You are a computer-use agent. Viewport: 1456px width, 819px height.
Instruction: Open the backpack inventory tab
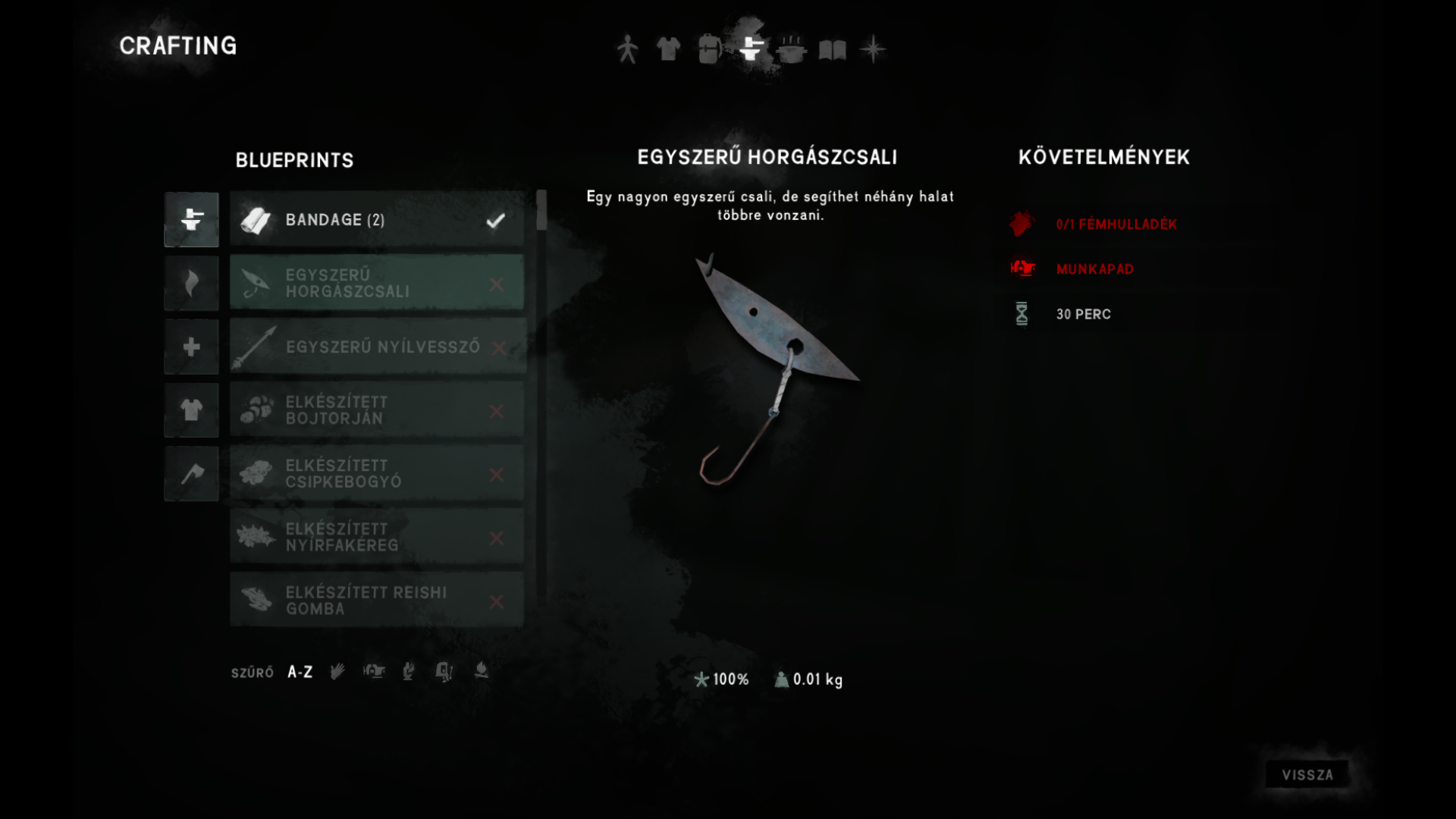709,49
